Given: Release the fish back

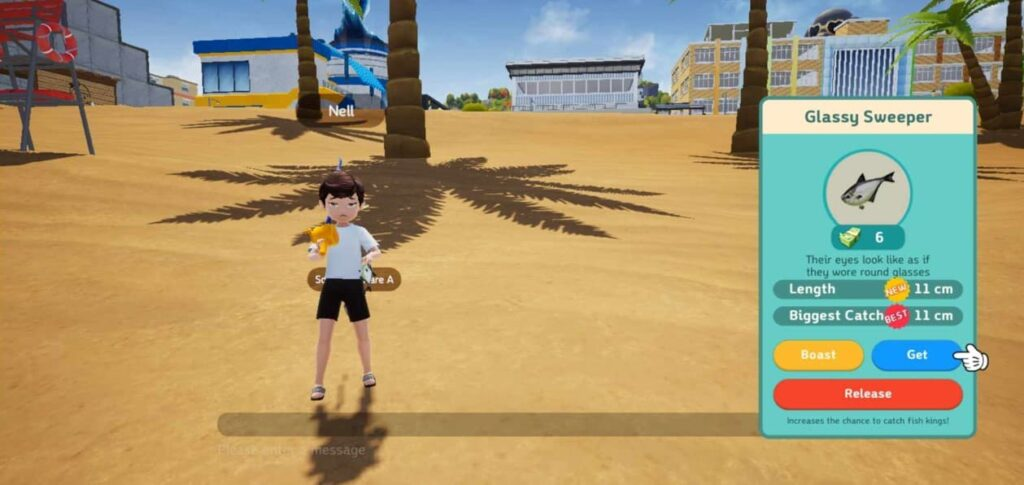Looking at the screenshot, I should click(867, 393).
